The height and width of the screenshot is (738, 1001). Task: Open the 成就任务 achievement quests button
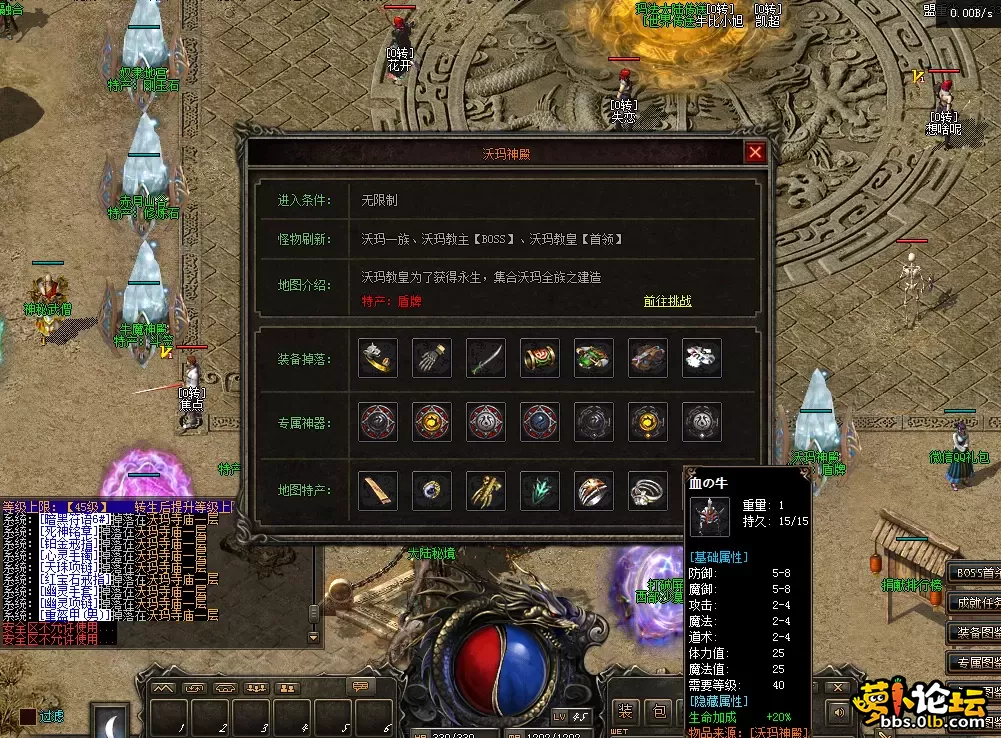tap(975, 603)
